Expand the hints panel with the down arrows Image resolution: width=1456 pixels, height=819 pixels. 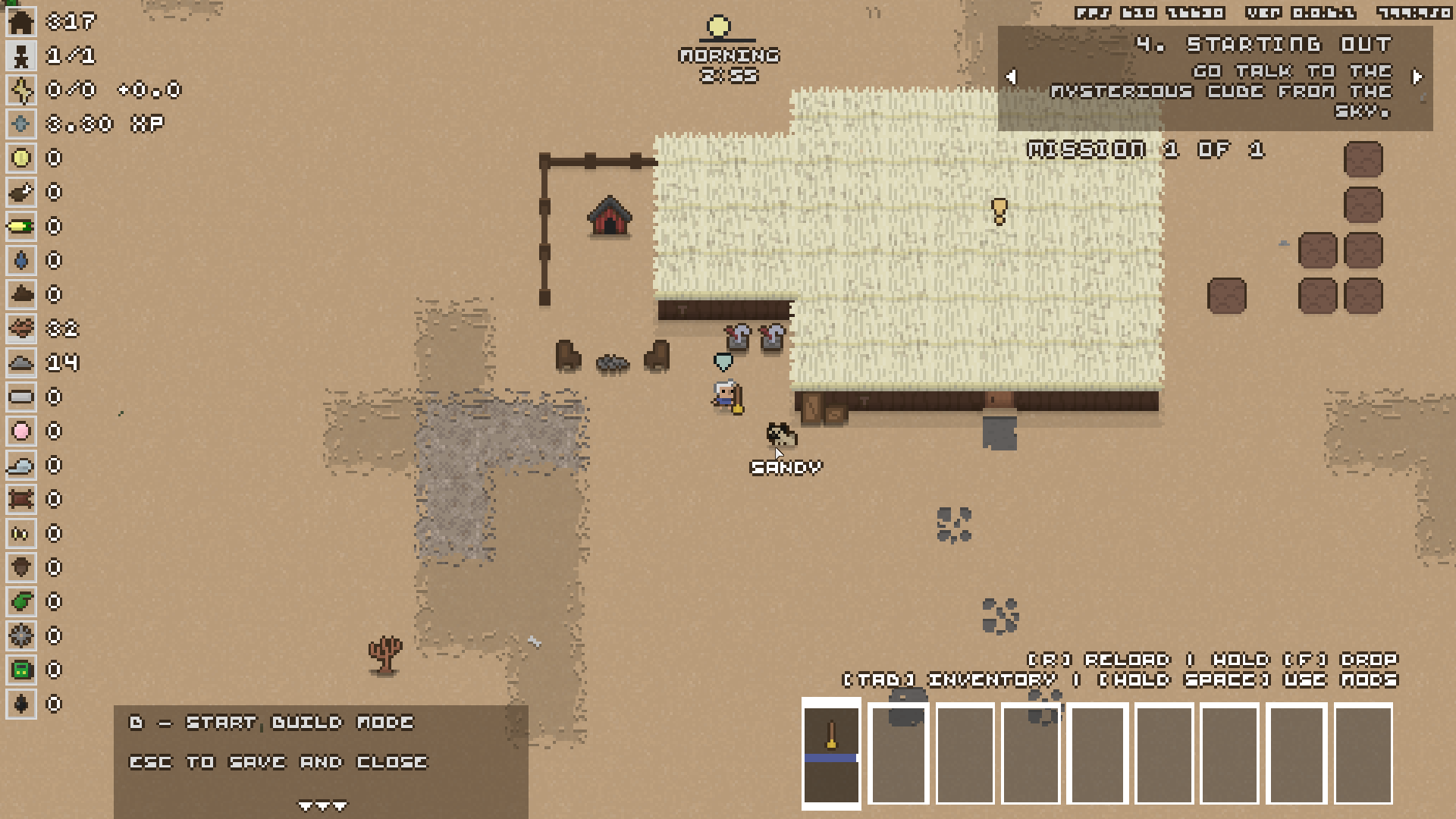pyautogui.click(x=322, y=805)
